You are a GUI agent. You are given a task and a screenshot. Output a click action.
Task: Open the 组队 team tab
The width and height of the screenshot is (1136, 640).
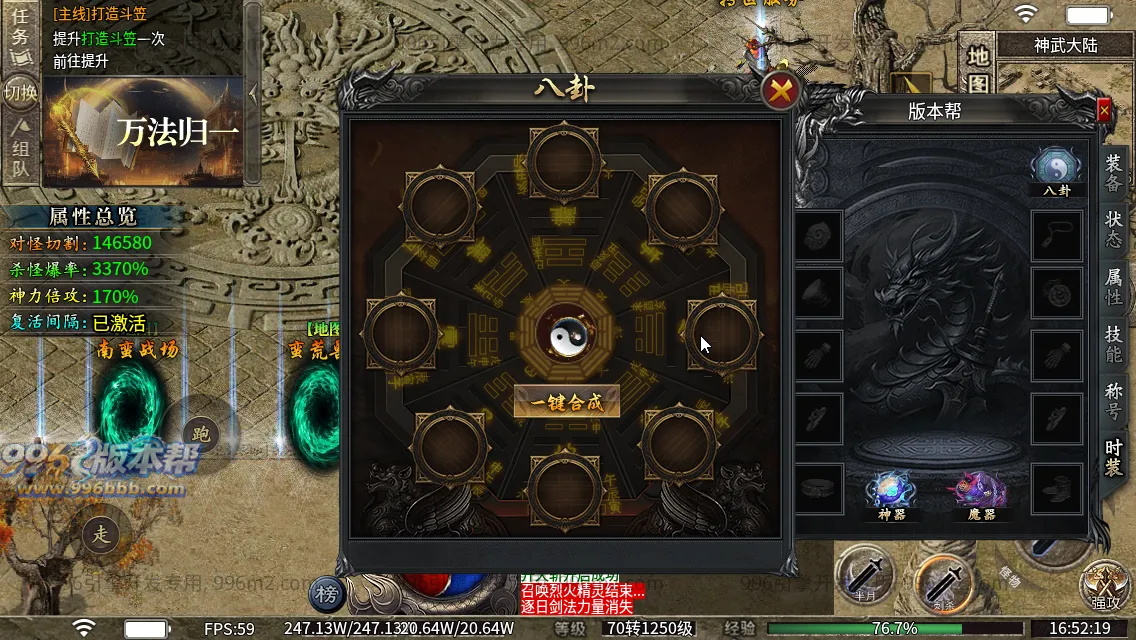click(20, 148)
